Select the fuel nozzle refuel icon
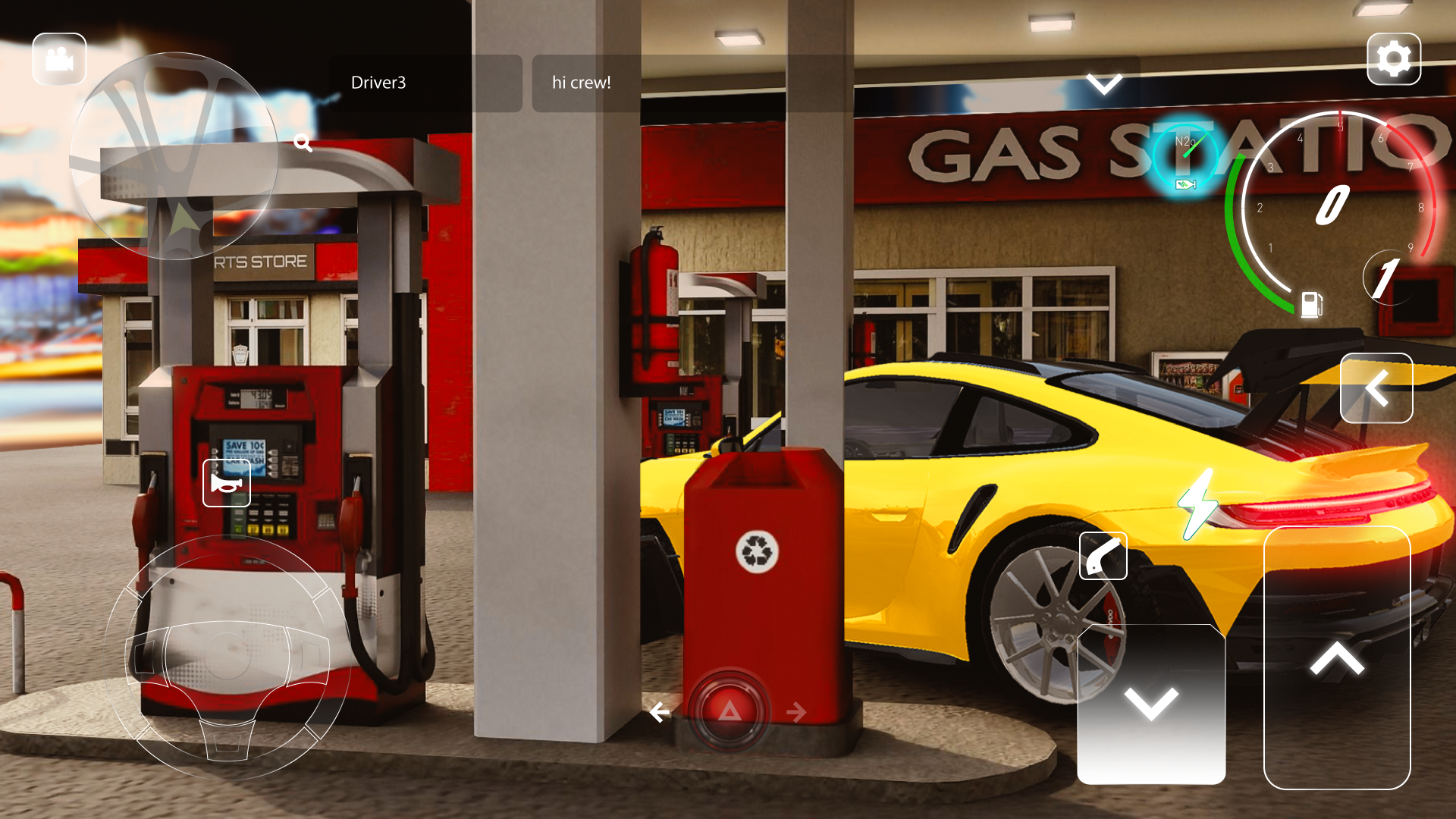 1103,555
